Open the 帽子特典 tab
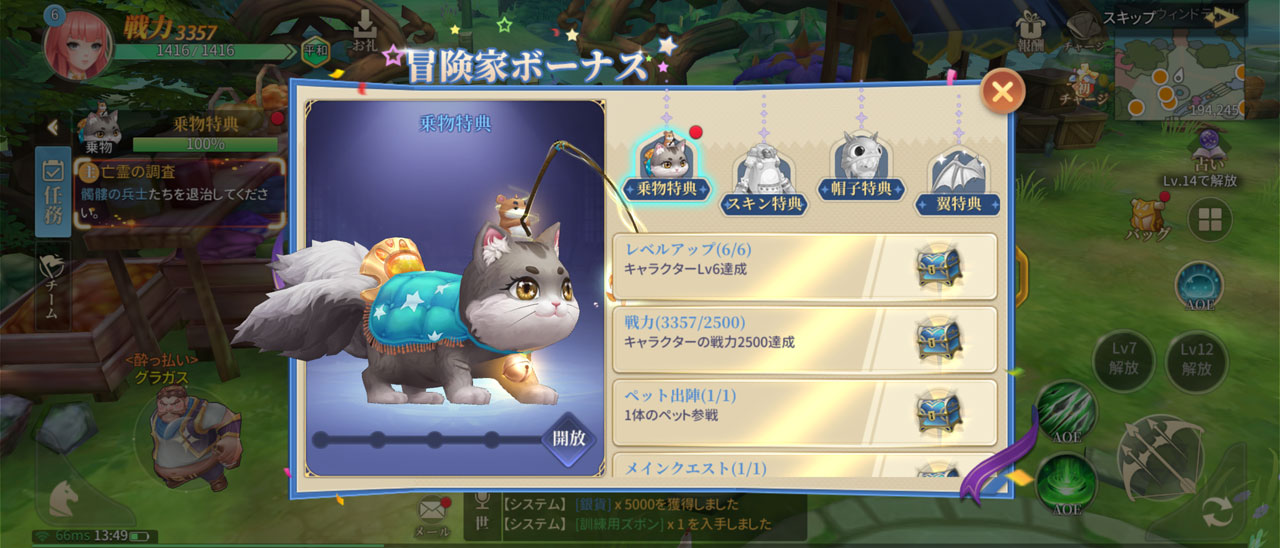Screen dimensions: 1280x548 coord(861,170)
